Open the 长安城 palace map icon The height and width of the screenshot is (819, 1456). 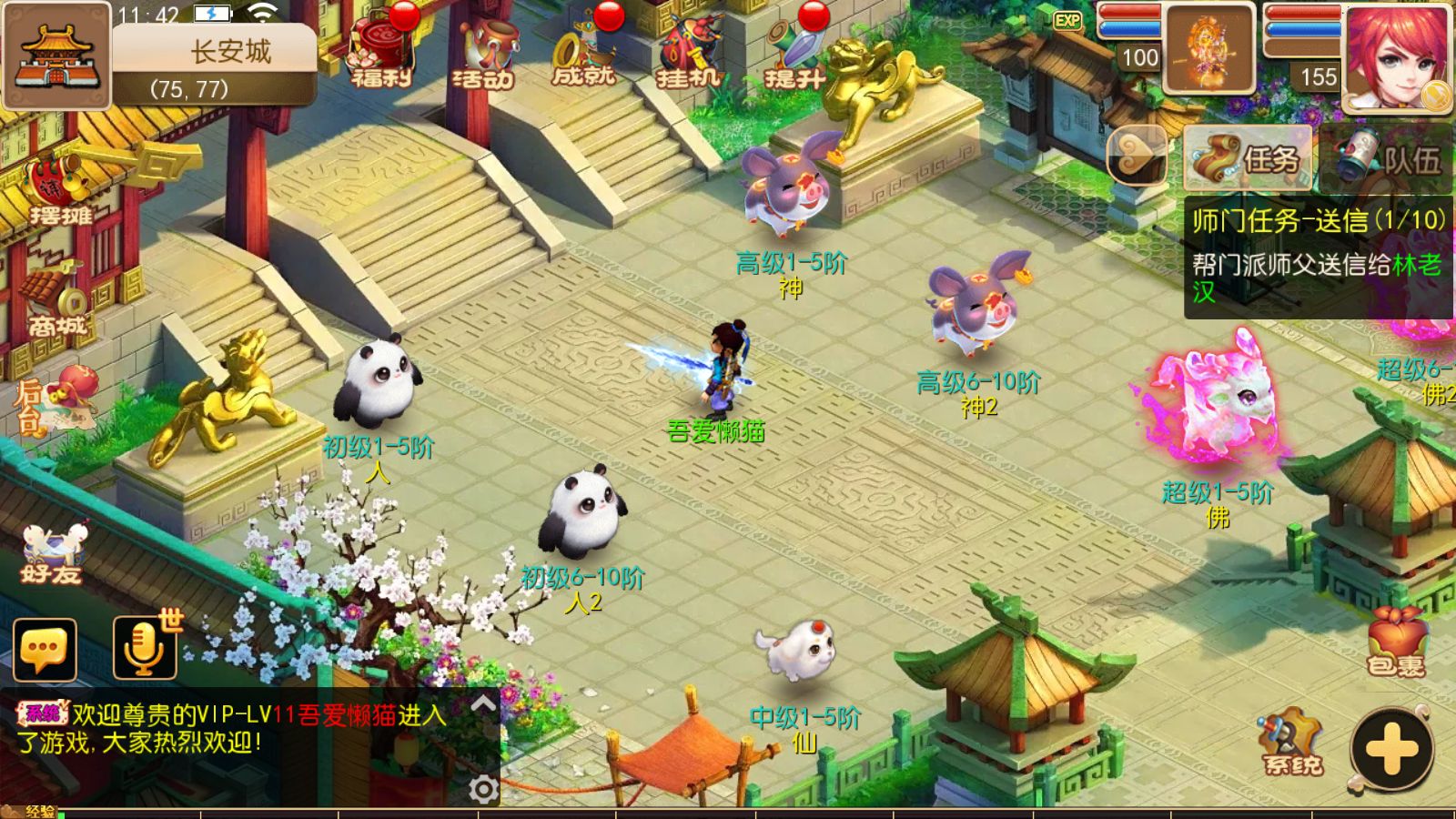tap(56, 56)
